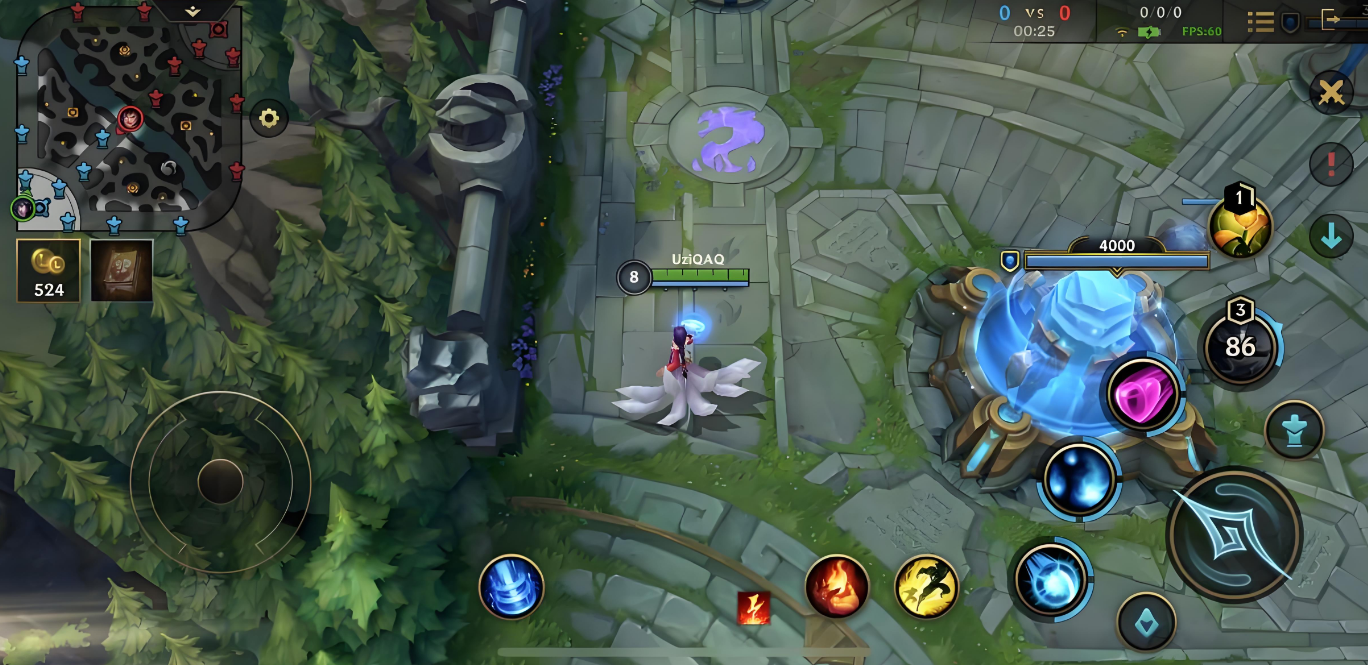Open the shop with 524 gold
Image resolution: width=1368 pixels, height=665 pixels.
48,270
